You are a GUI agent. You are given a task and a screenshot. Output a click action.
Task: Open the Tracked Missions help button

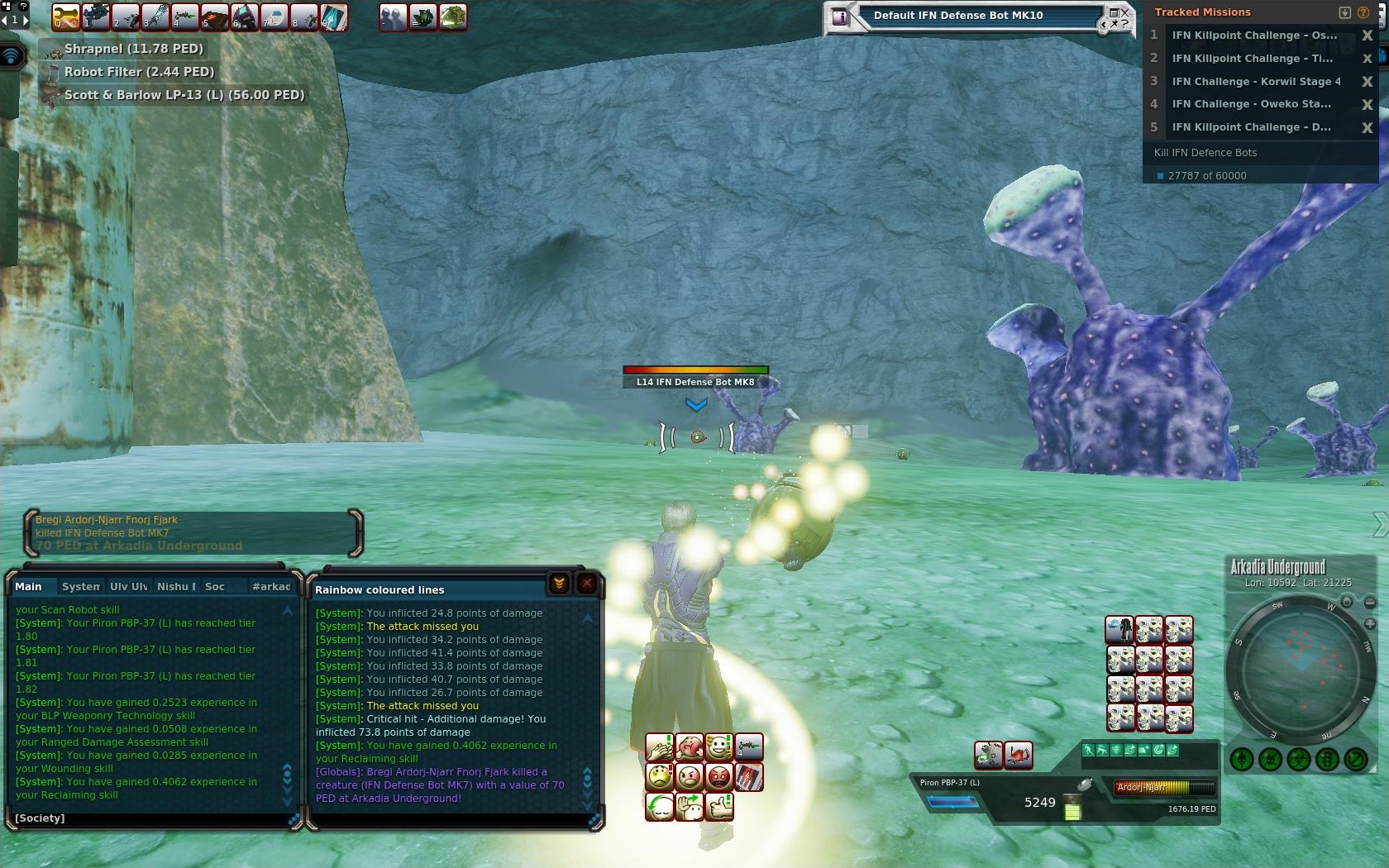click(x=1363, y=12)
